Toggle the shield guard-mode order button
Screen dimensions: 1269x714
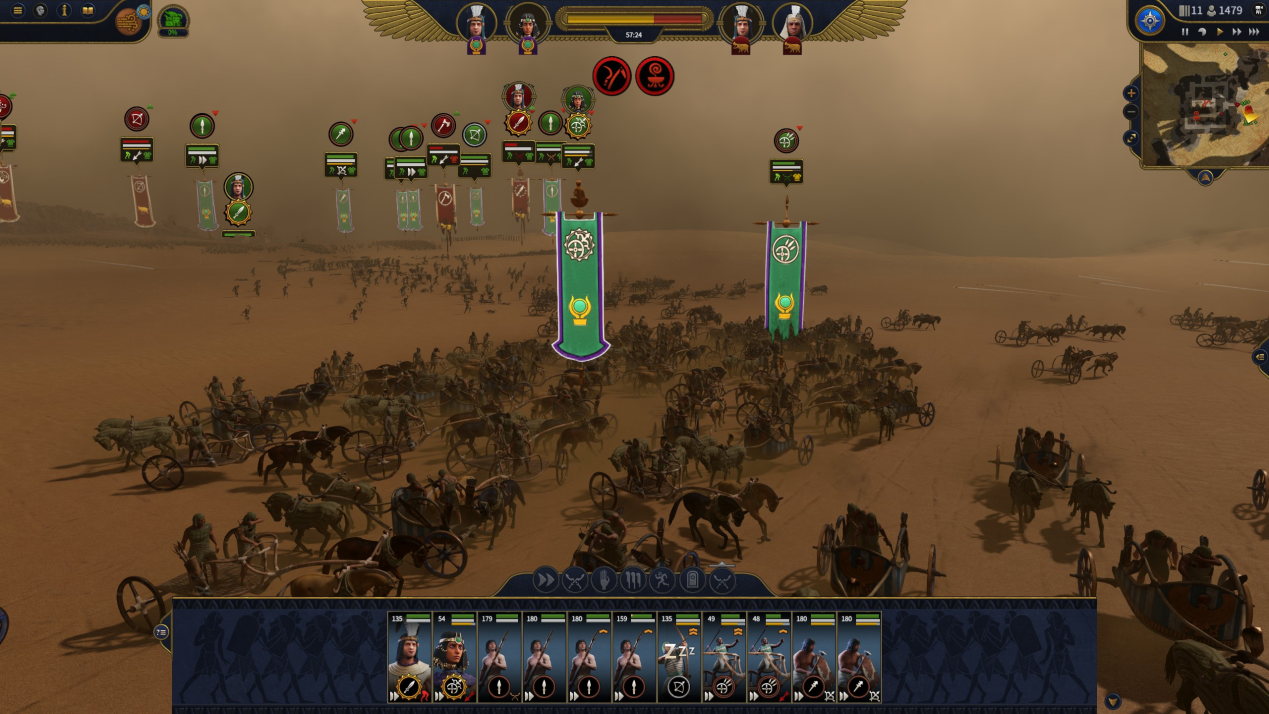692,579
